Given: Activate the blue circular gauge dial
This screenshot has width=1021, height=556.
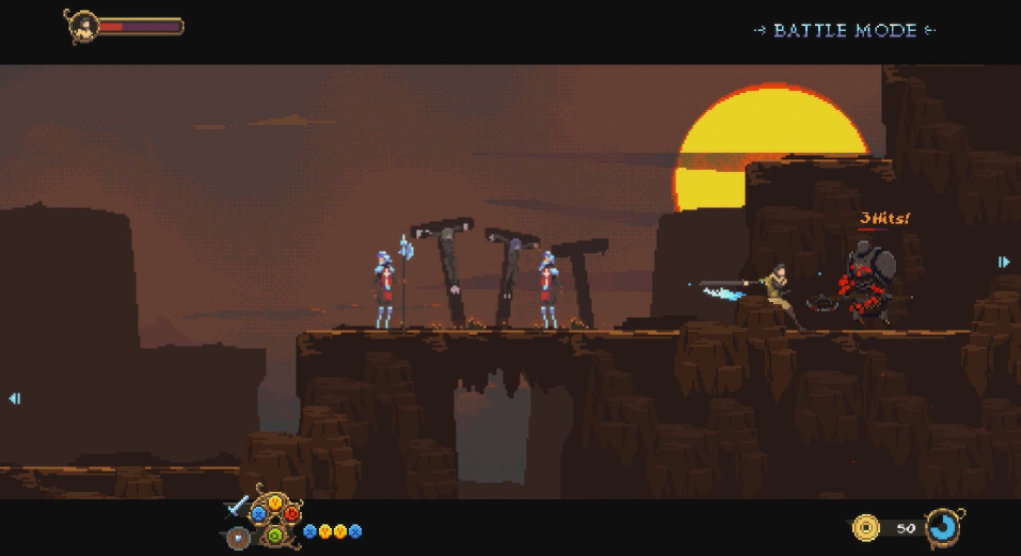Looking at the screenshot, I should [942, 527].
